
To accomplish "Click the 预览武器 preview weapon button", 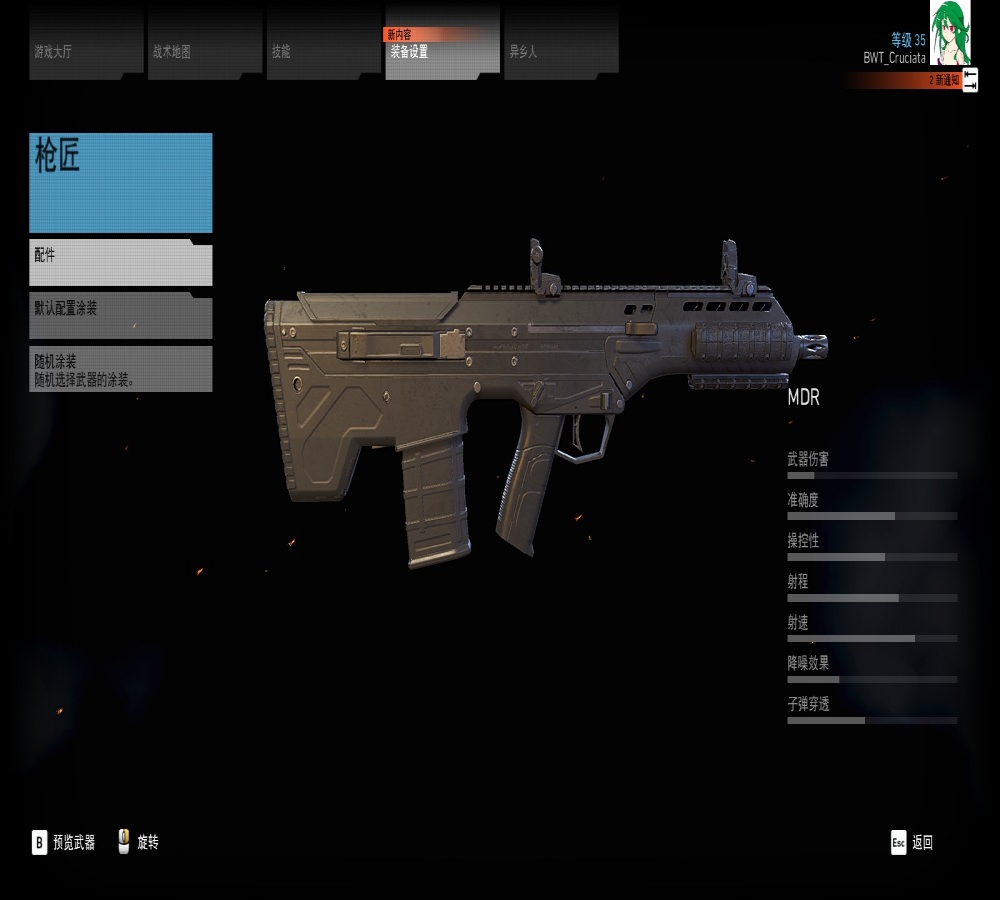I will [x=64, y=843].
